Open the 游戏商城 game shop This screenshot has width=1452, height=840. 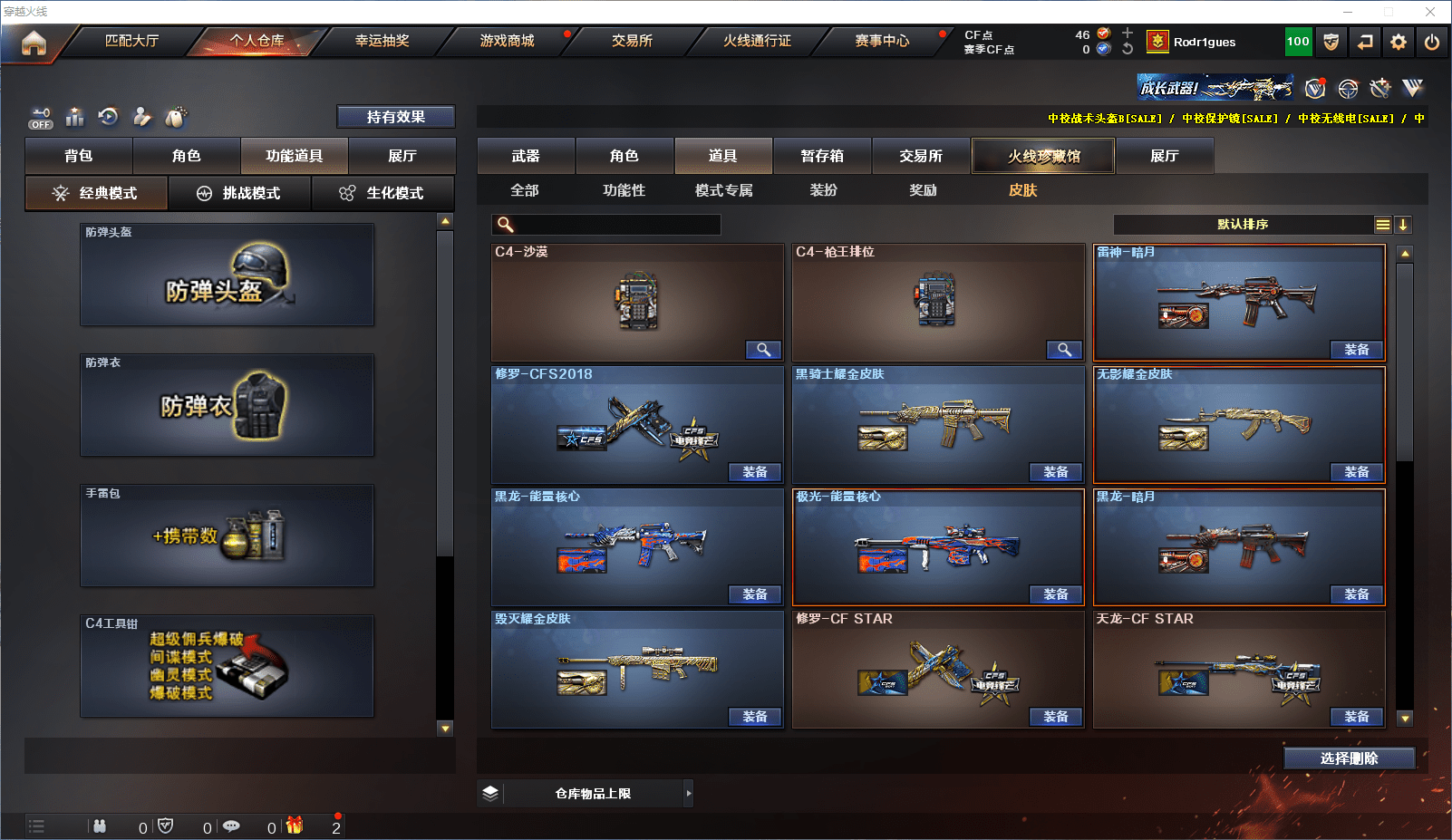[x=507, y=41]
